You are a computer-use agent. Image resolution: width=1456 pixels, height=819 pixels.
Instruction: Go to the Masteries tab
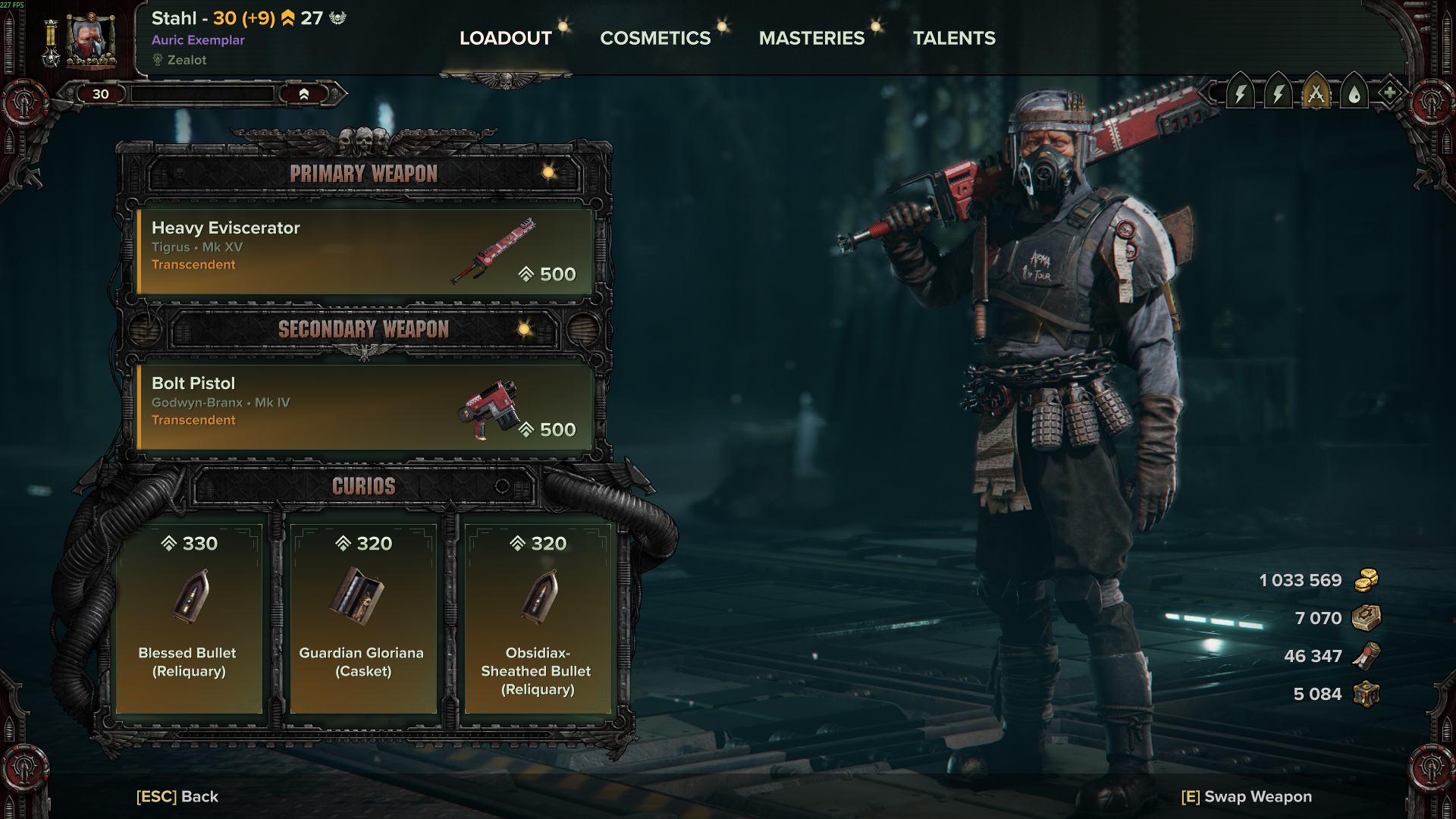[811, 38]
